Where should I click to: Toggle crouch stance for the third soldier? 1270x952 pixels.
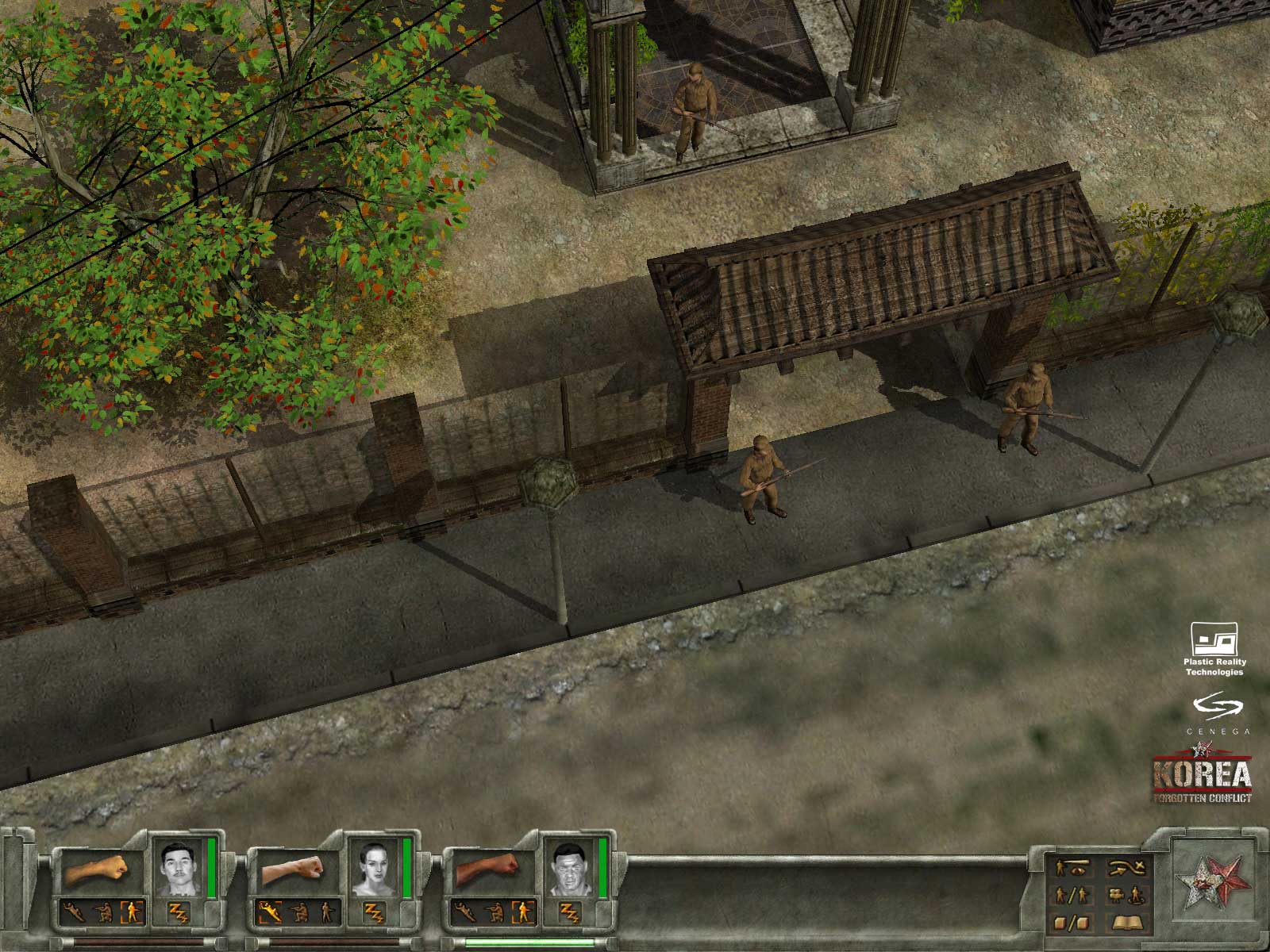point(495,913)
